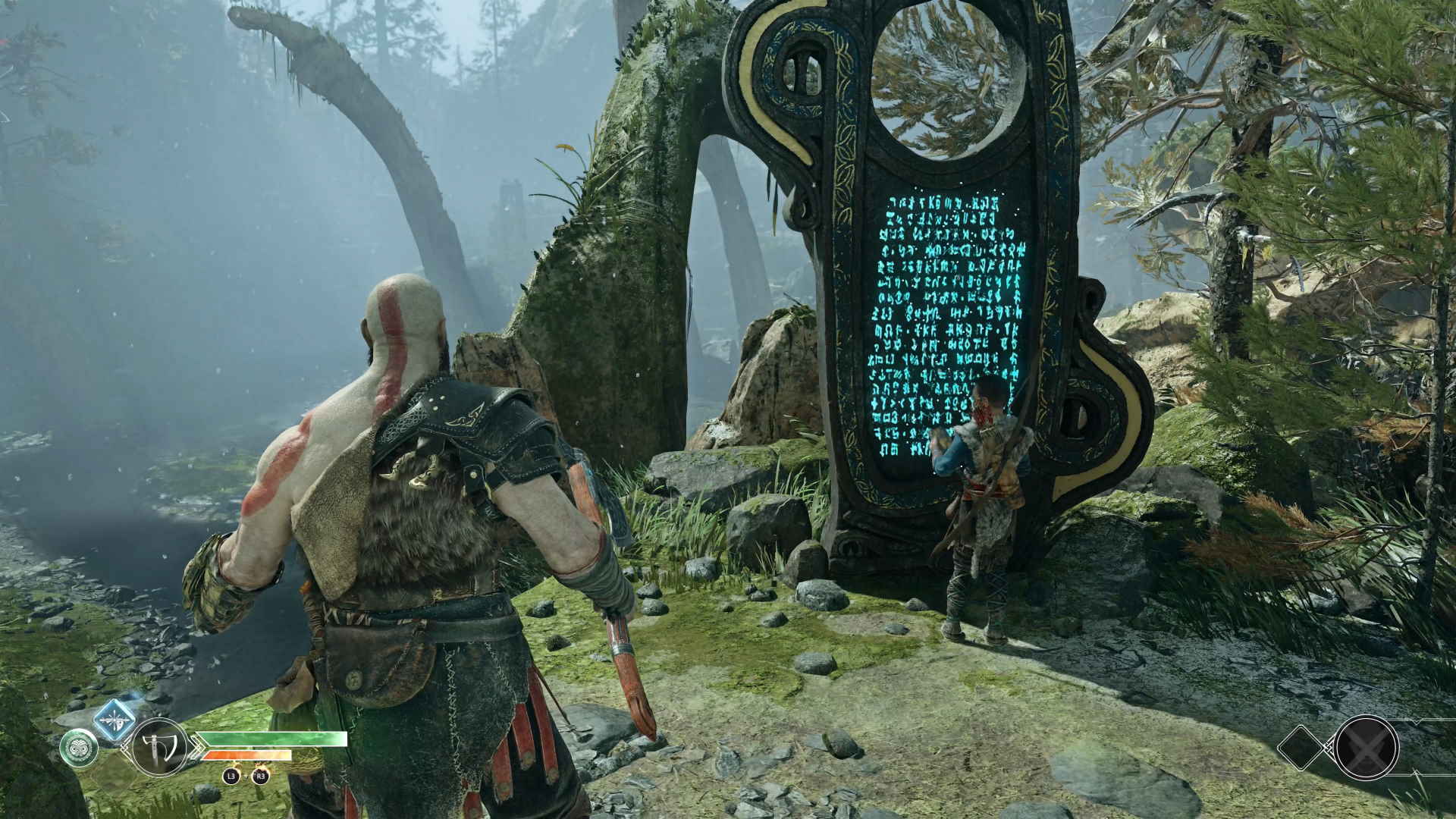The width and height of the screenshot is (1456, 819).
Task: Click the diamond interaction prompt near X
Action: coord(1301,748)
